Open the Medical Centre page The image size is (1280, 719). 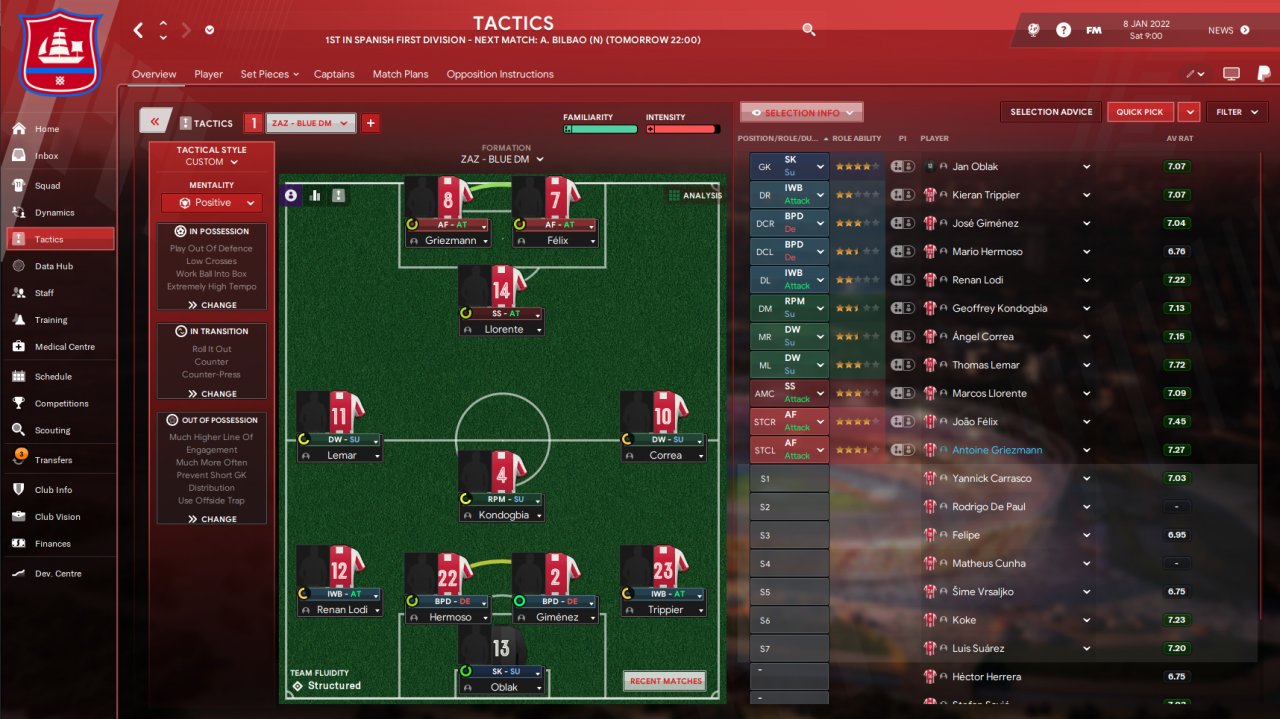click(64, 347)
